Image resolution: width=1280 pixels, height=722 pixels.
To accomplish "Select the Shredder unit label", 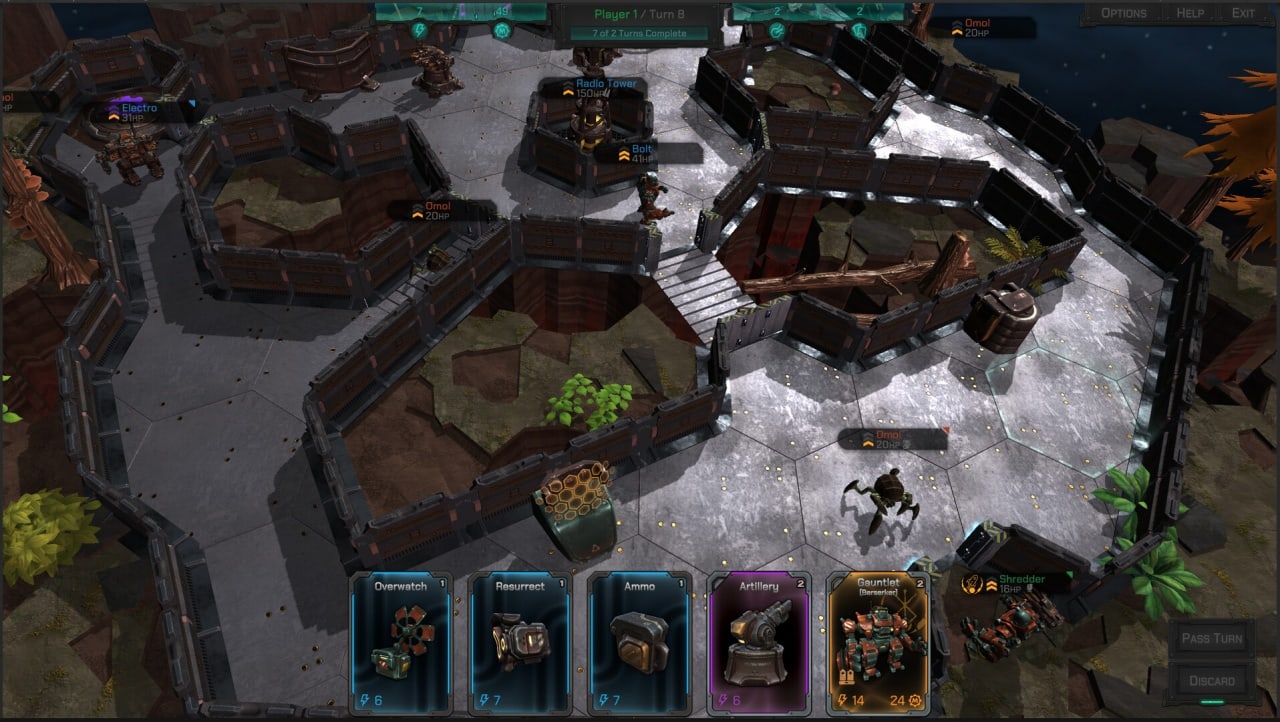I will 1018,584.
